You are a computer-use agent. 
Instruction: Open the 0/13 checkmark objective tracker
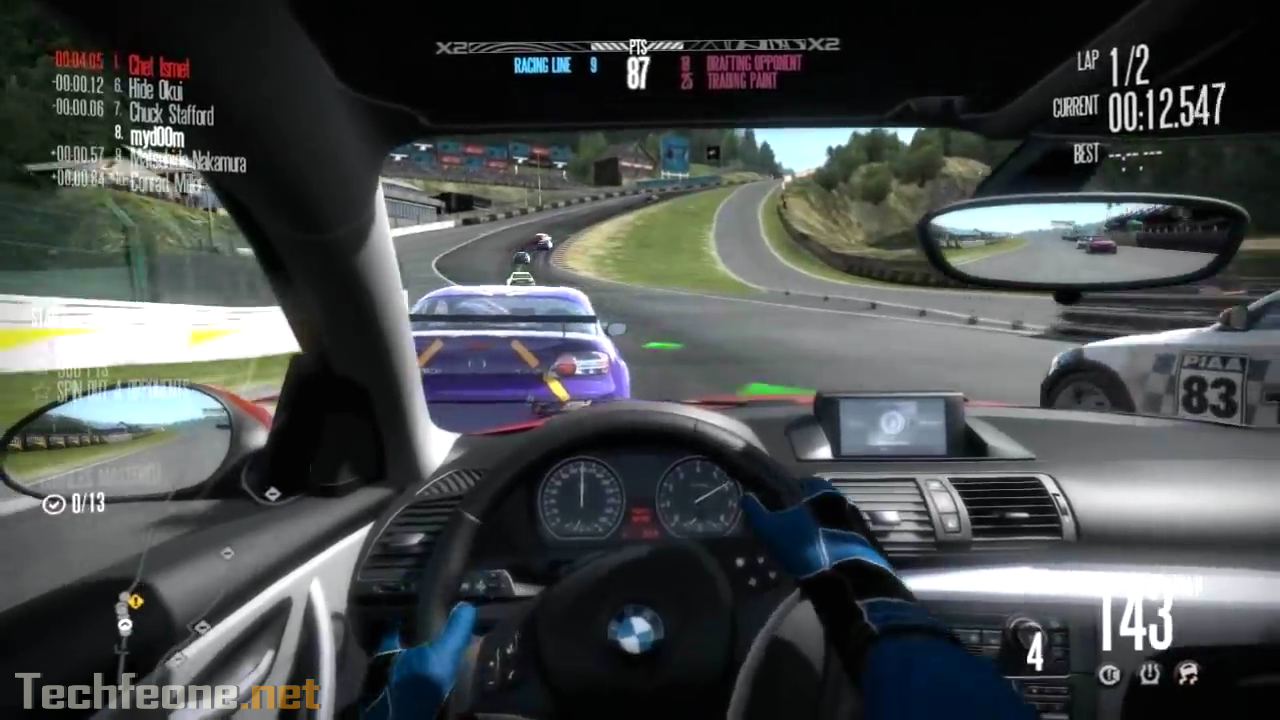pyautogui.click(x=74, y=504)
